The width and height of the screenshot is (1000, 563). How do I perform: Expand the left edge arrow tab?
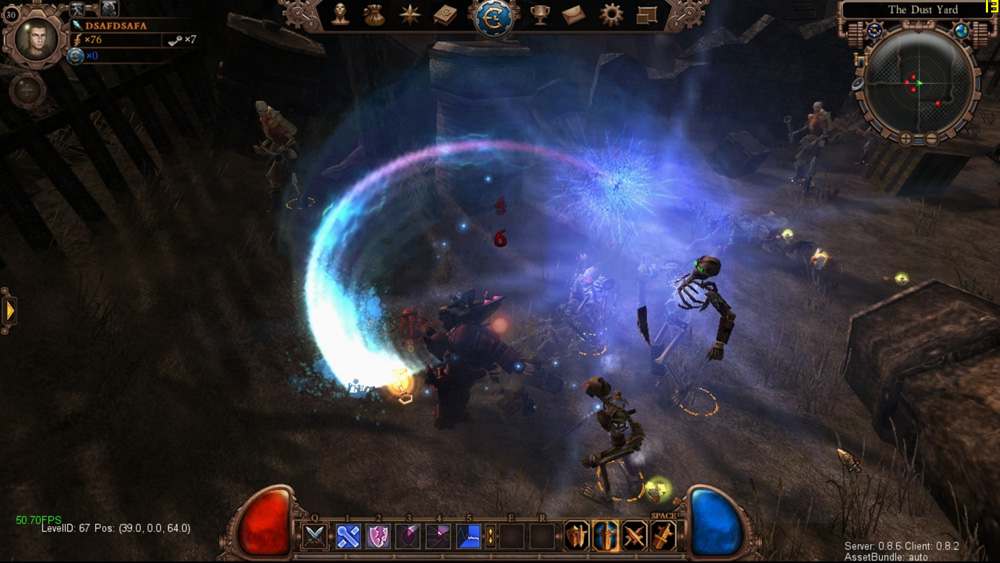[10, 310]
